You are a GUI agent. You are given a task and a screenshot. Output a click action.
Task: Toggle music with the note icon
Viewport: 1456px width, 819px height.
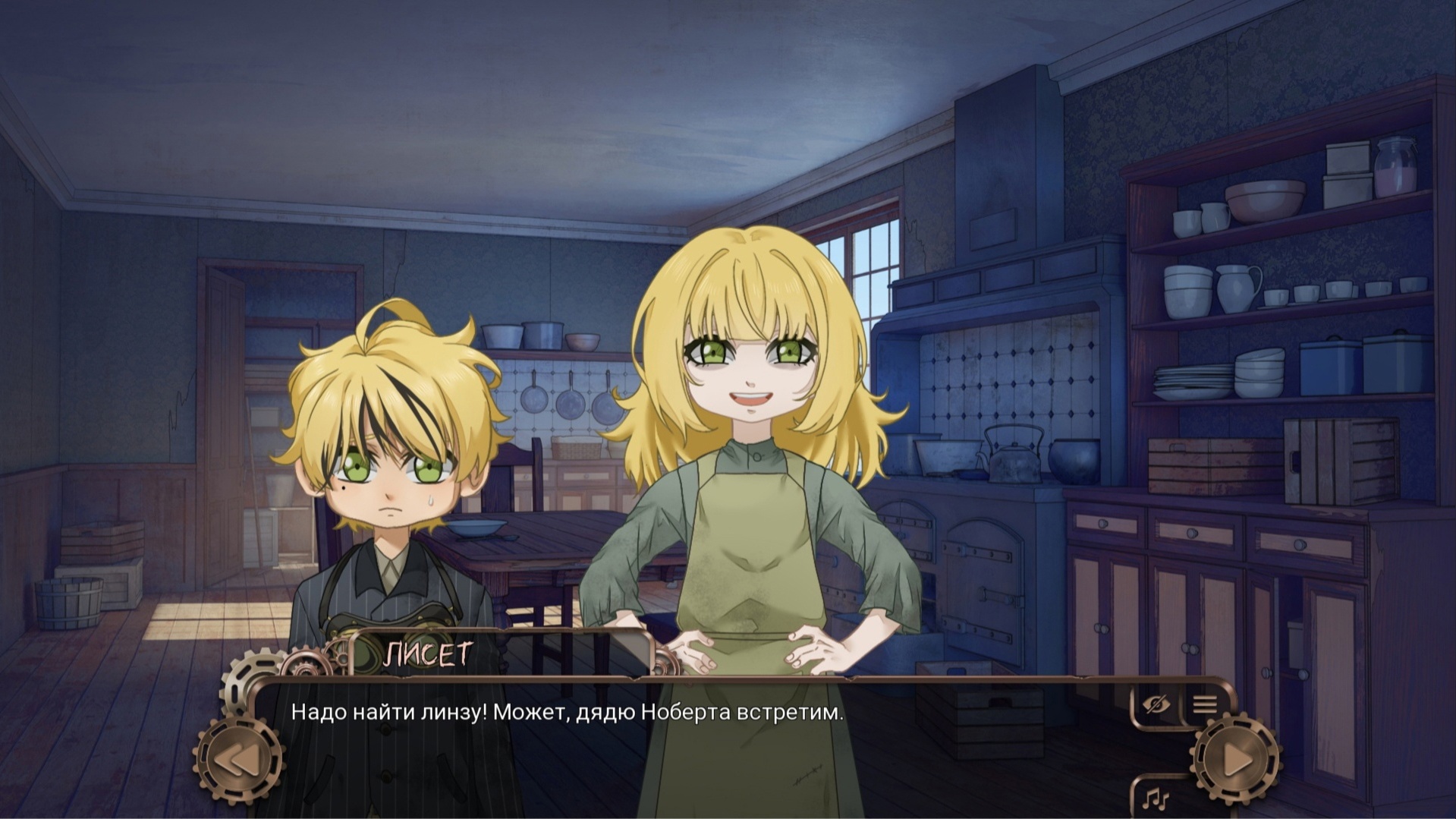click(x=1156, y=798)
